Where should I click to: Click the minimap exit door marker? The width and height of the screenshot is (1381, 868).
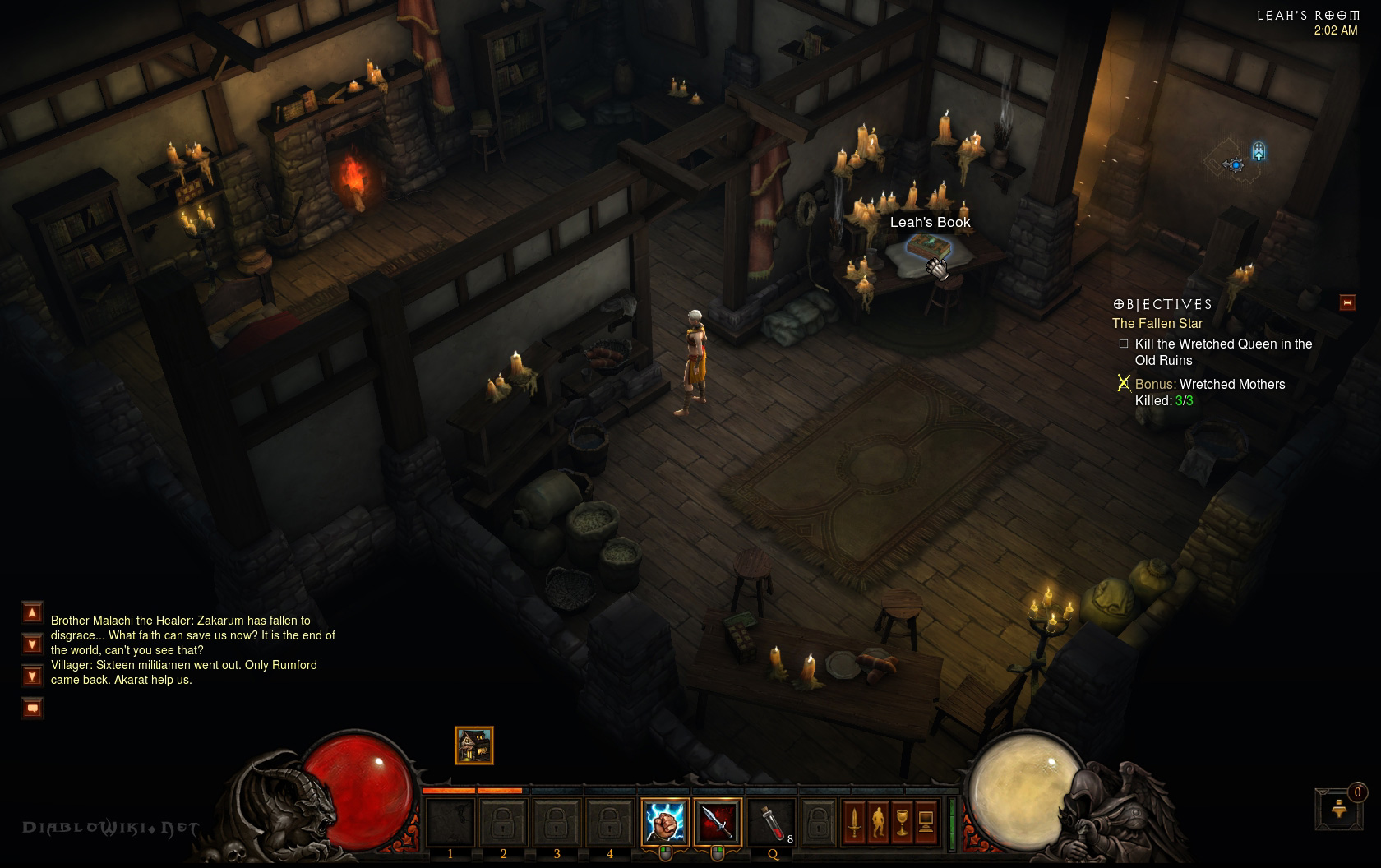tap(1258, 151)
